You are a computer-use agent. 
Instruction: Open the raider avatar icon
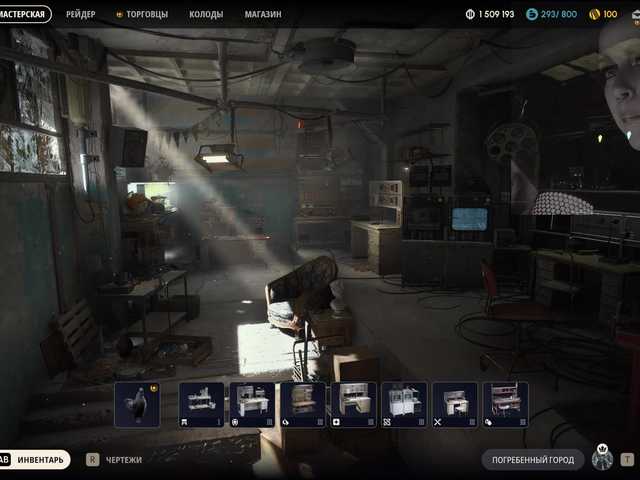pos(602,458)
